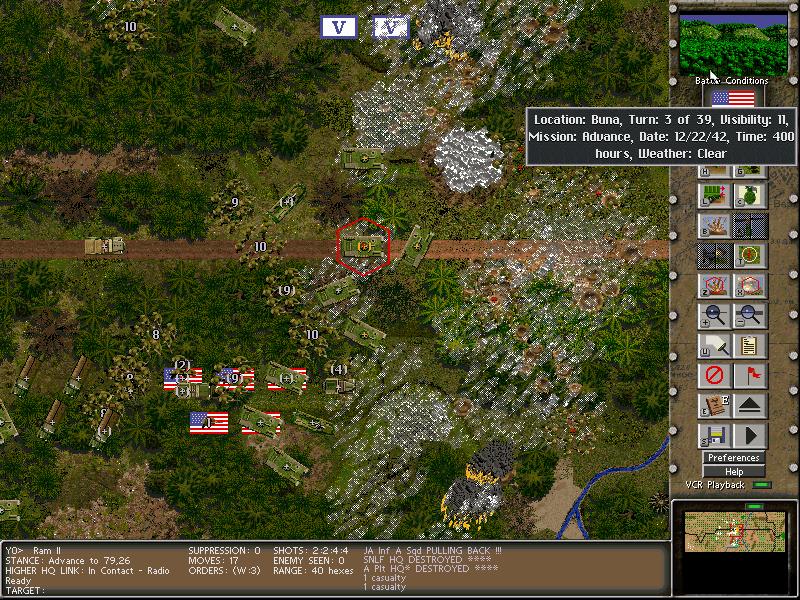Click the red prohibition circle icon

[x=715, y=375]
